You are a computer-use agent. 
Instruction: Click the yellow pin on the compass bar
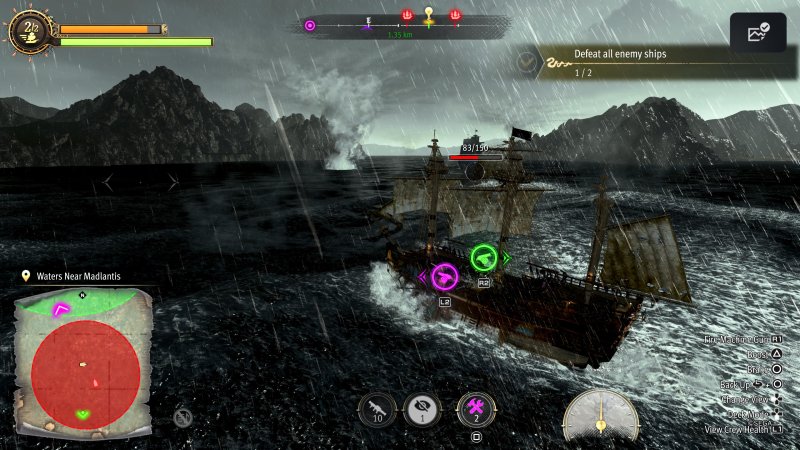coord(429,15)
